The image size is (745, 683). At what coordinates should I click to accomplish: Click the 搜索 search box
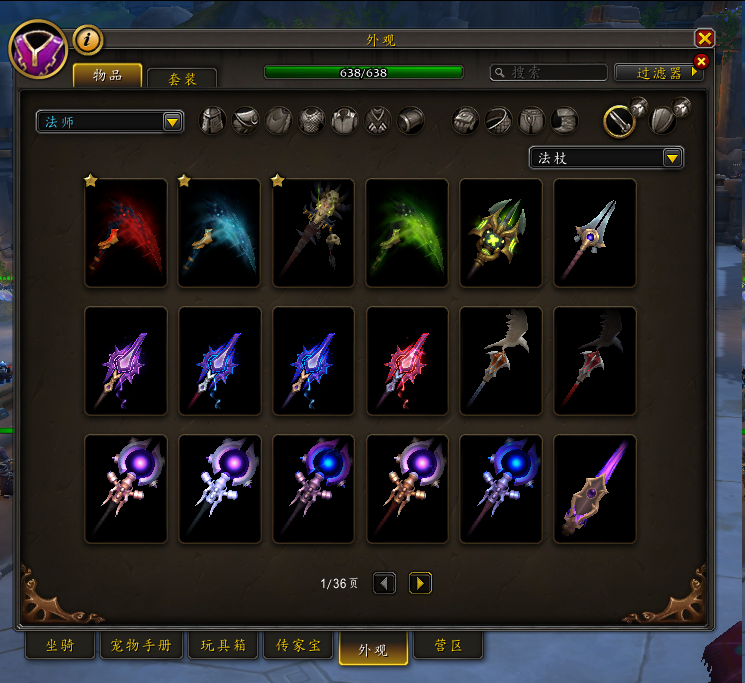click(x=549, y=72)
